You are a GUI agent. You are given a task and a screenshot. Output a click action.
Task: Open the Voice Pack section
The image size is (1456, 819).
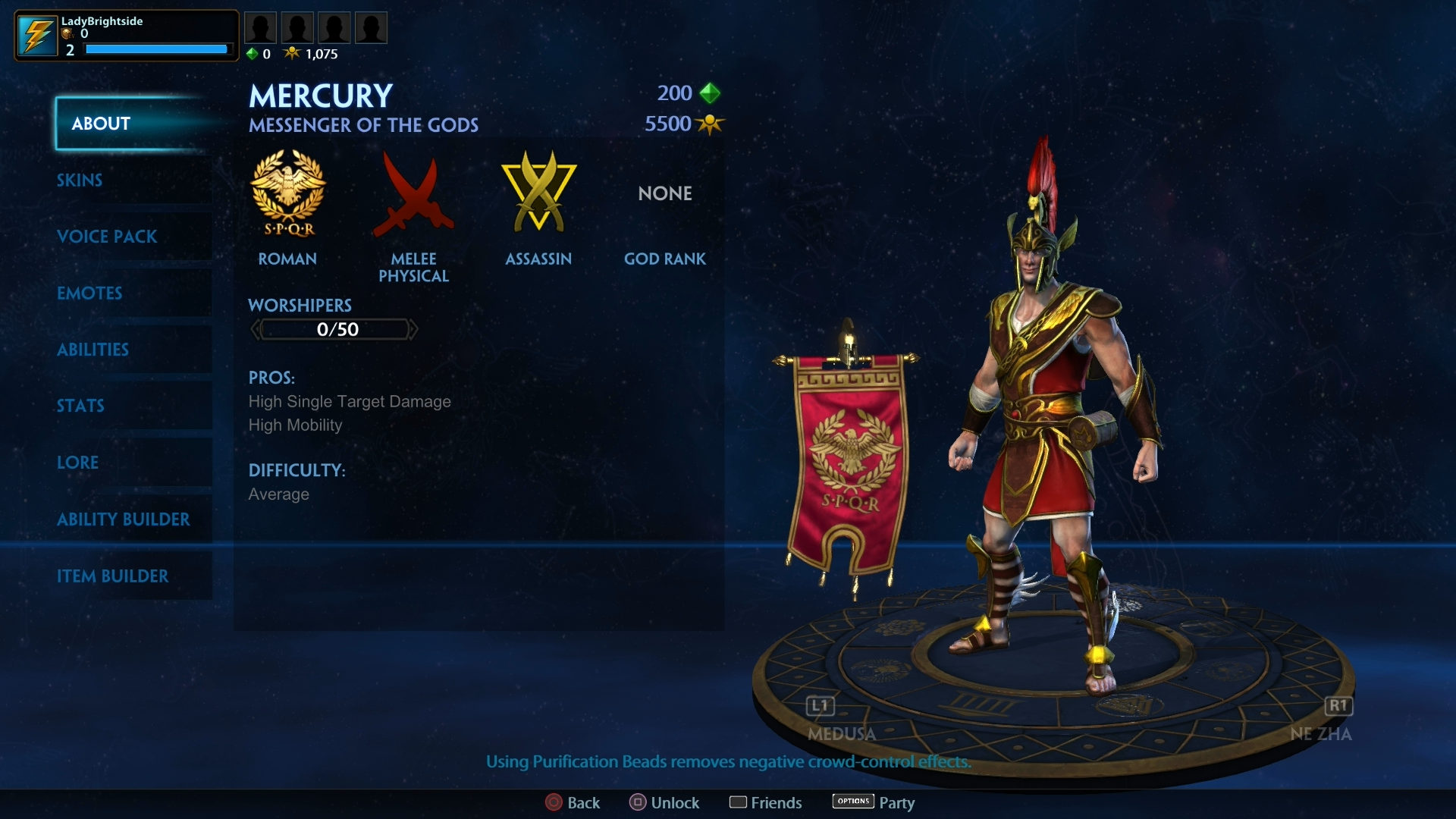[x=108, y=237]
